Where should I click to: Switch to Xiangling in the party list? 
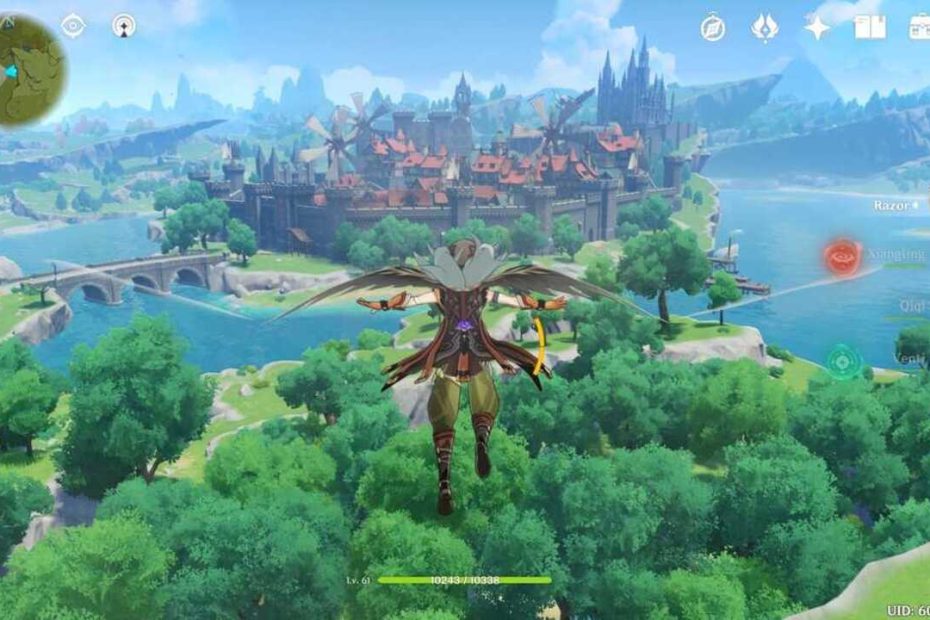(x=895, y=256)
